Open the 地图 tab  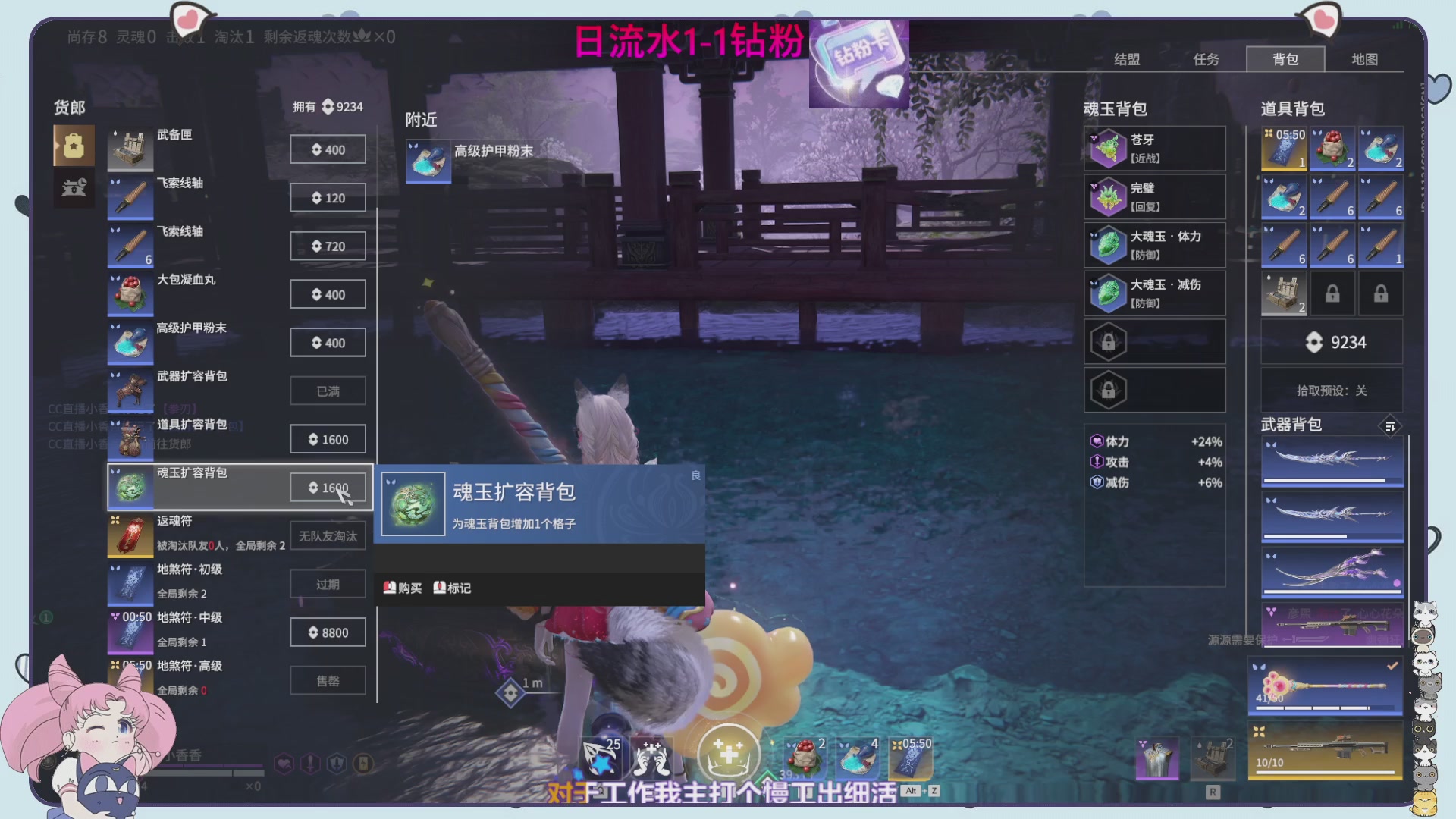[x=1364, y=59]
